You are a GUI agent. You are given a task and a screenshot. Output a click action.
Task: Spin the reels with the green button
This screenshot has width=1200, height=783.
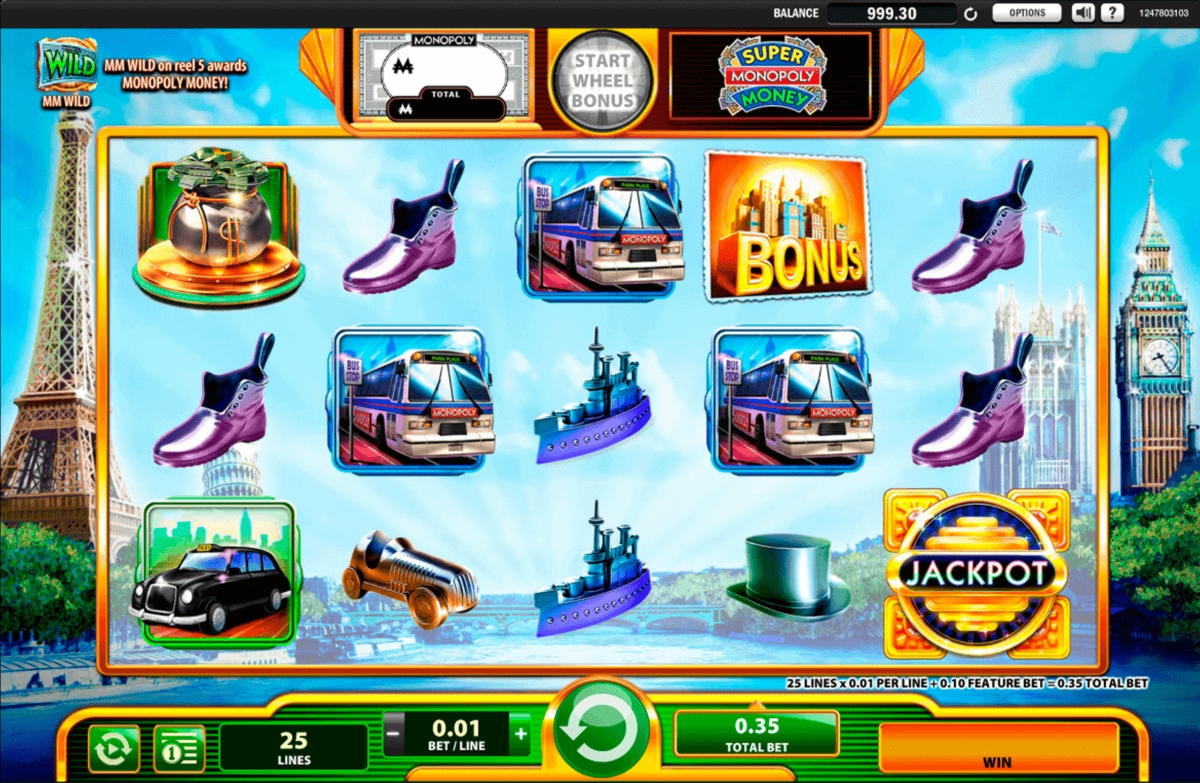(601, 733)
